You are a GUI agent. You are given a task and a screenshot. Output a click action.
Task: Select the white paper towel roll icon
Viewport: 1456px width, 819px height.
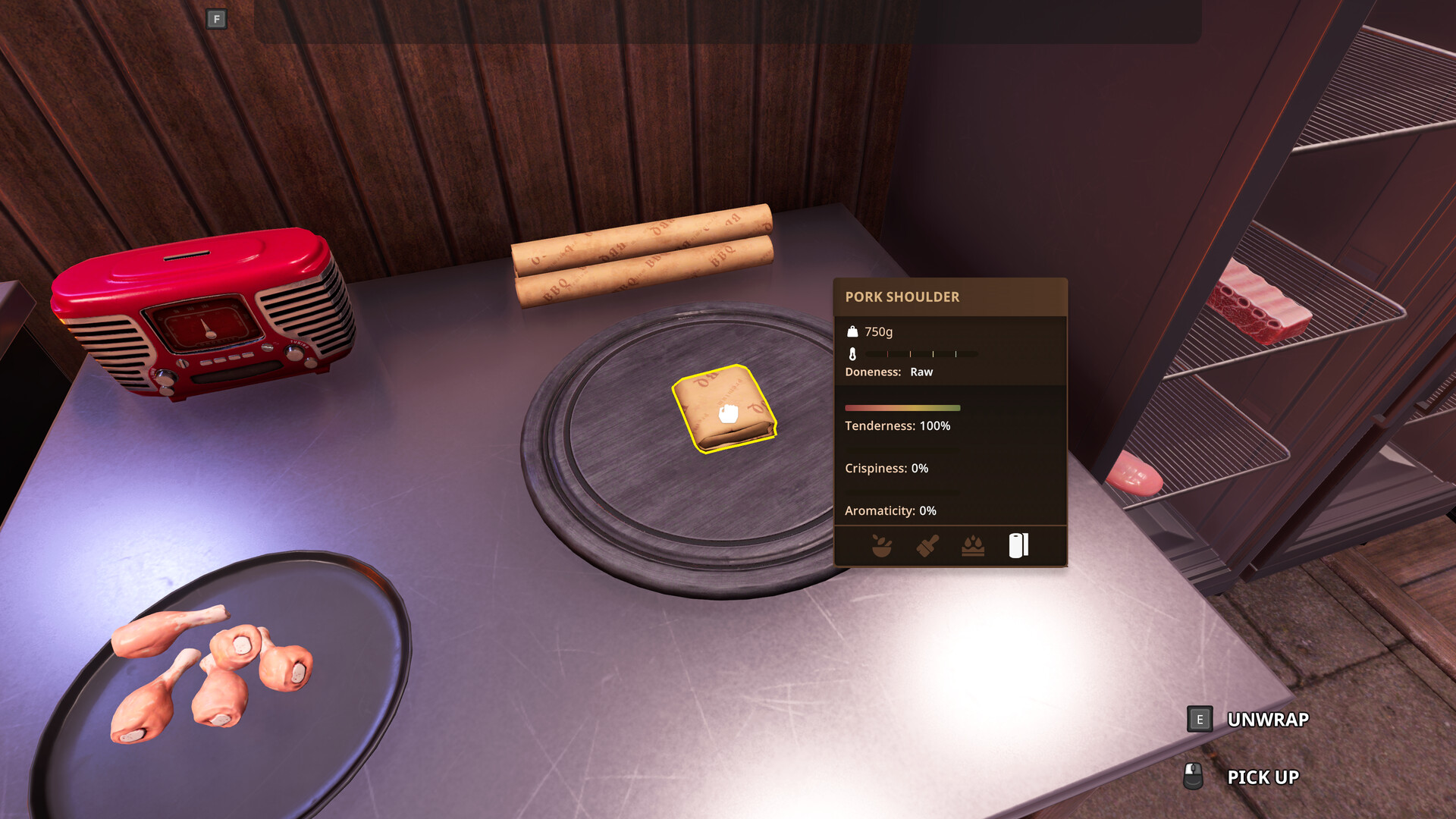tap(1019, 544)
